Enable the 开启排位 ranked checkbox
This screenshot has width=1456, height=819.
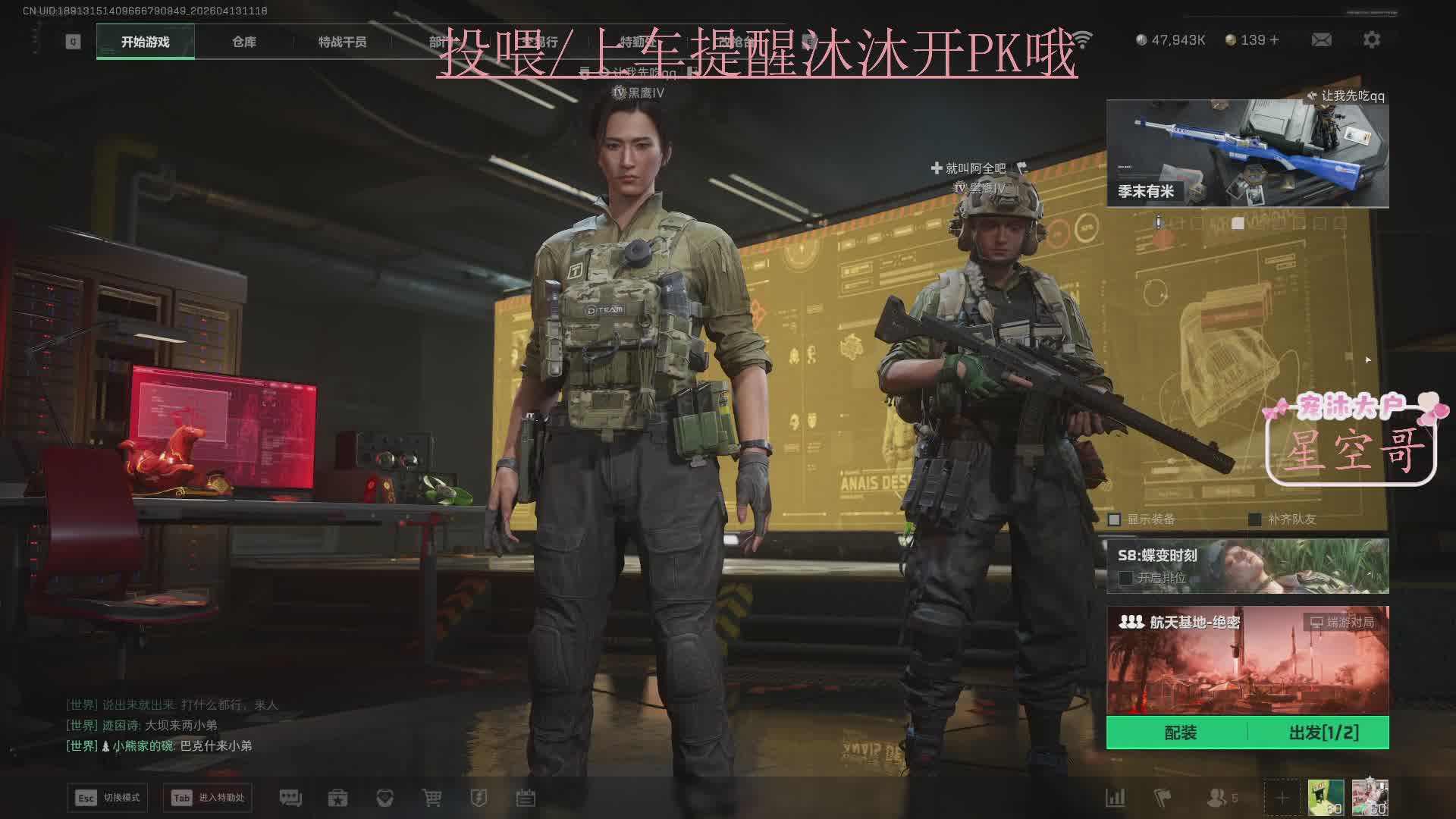click(1125, 578)
